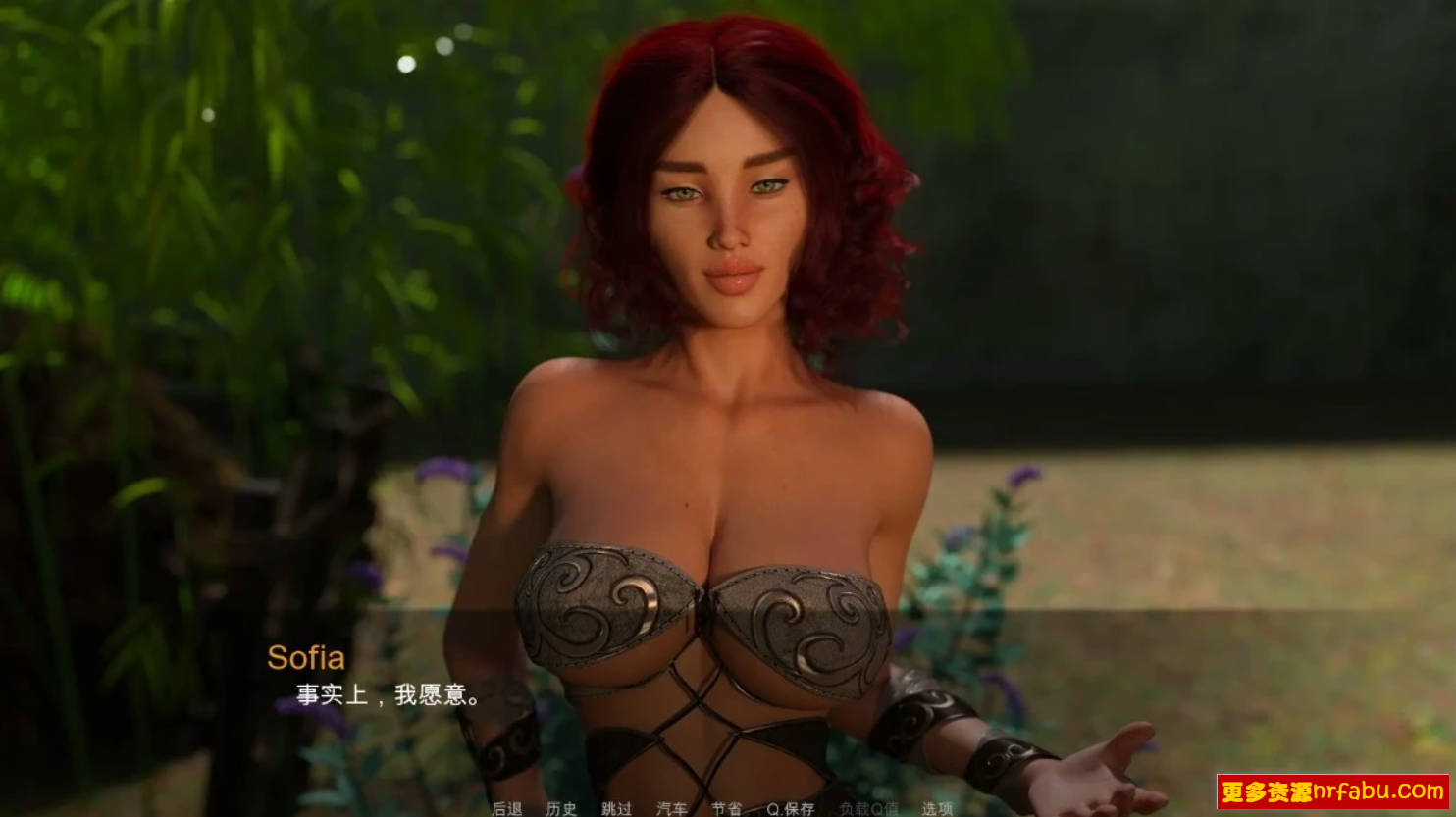Open the 历史 dialogue history log
The width and height of the screenshot is (1456, 817).
pos(561,810)
